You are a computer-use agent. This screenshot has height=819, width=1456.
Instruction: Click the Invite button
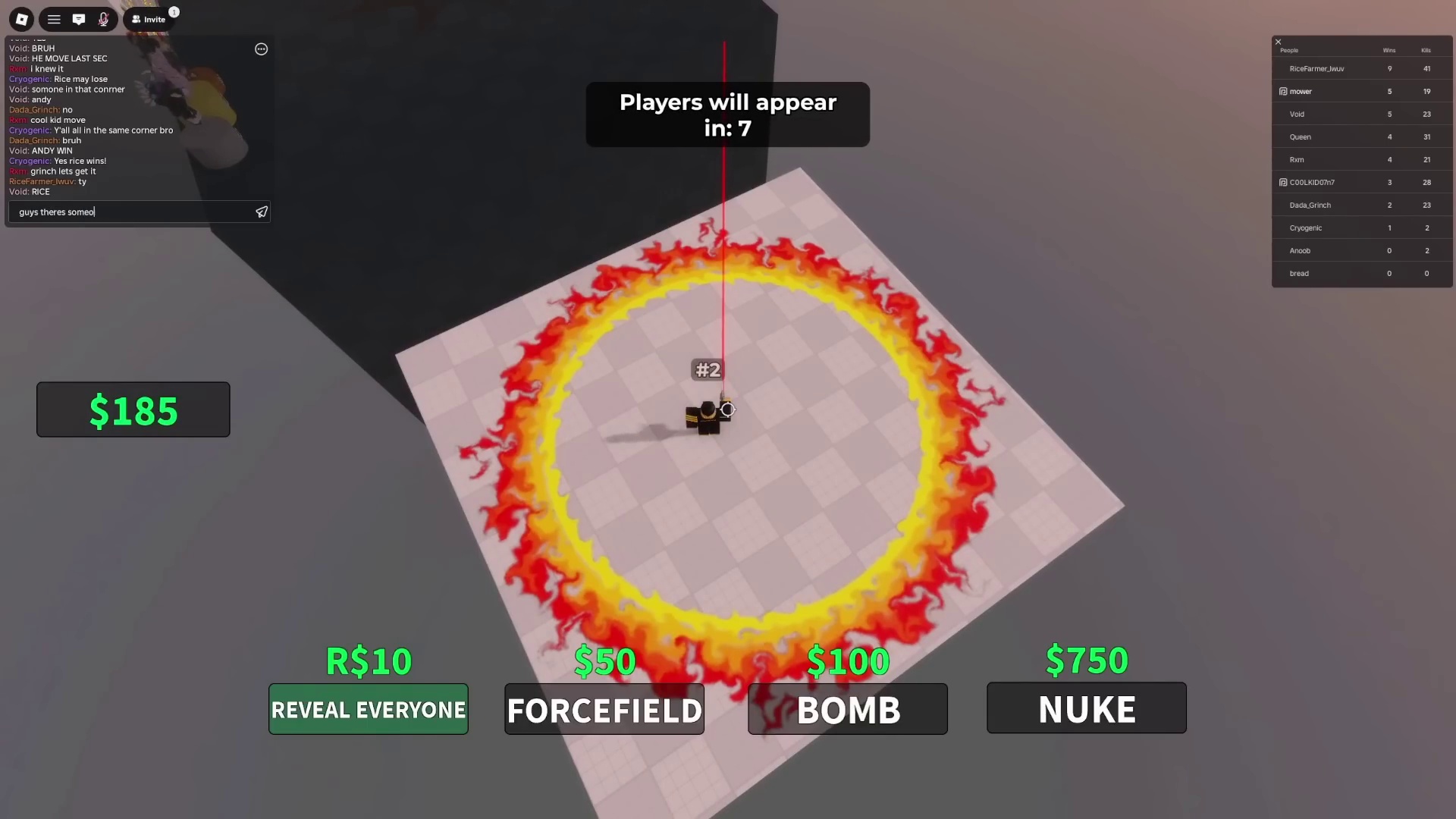(x=149, y=19)
